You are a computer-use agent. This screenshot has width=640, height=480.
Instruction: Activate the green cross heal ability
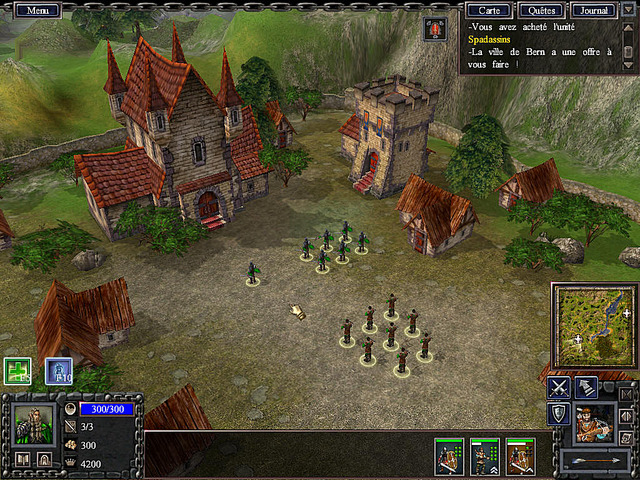17,372
